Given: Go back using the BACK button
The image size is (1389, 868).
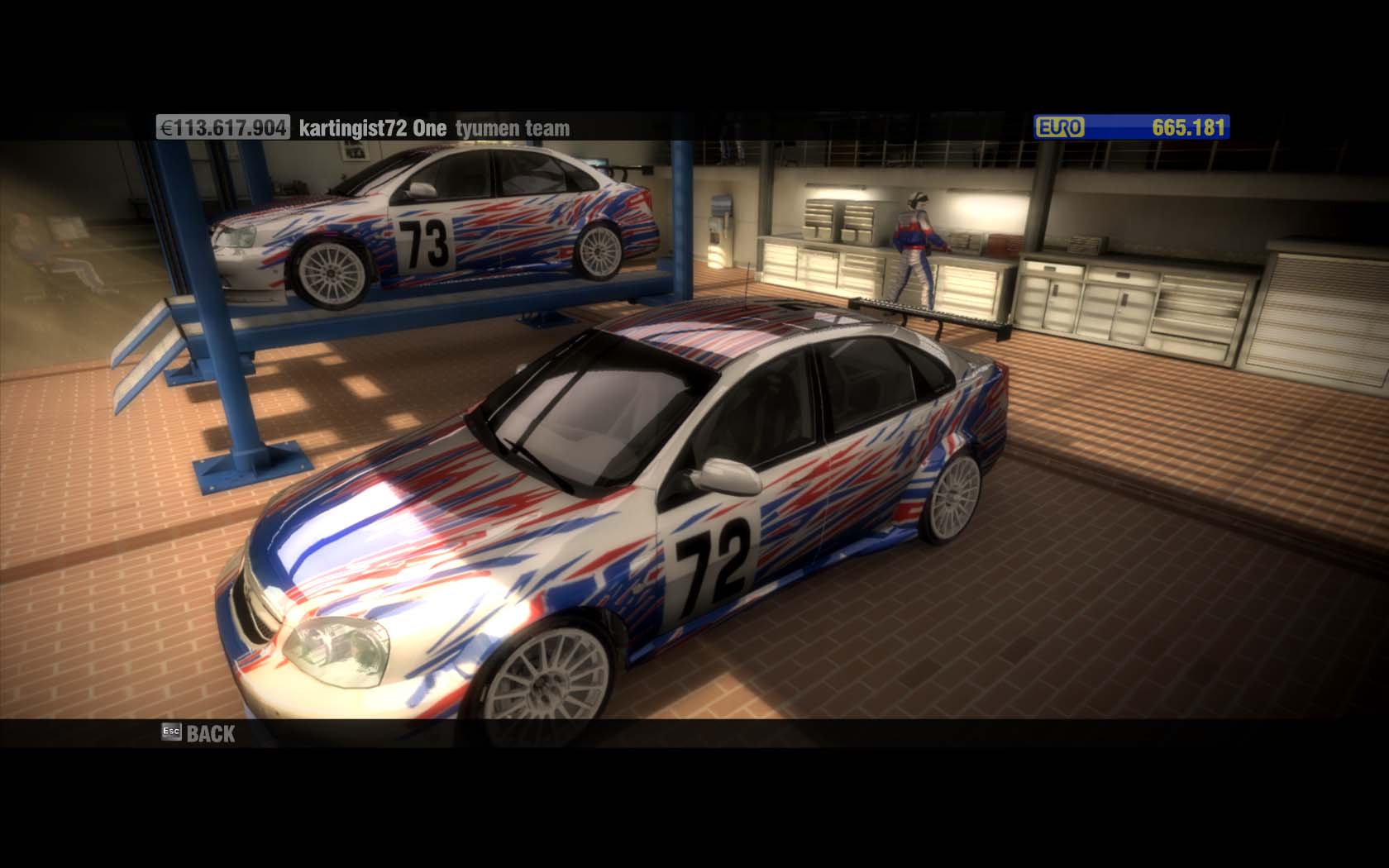Looking at the screenshot, I should (200, 733).
